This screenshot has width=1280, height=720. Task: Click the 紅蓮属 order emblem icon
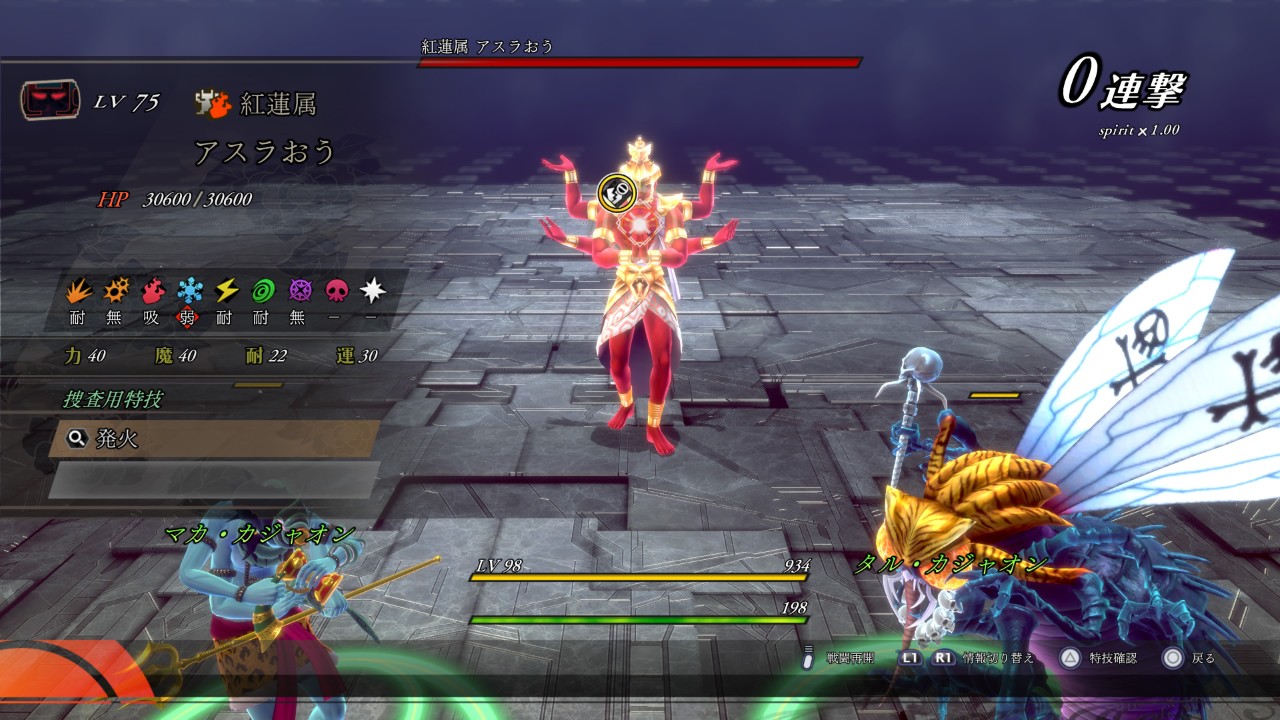213,102
